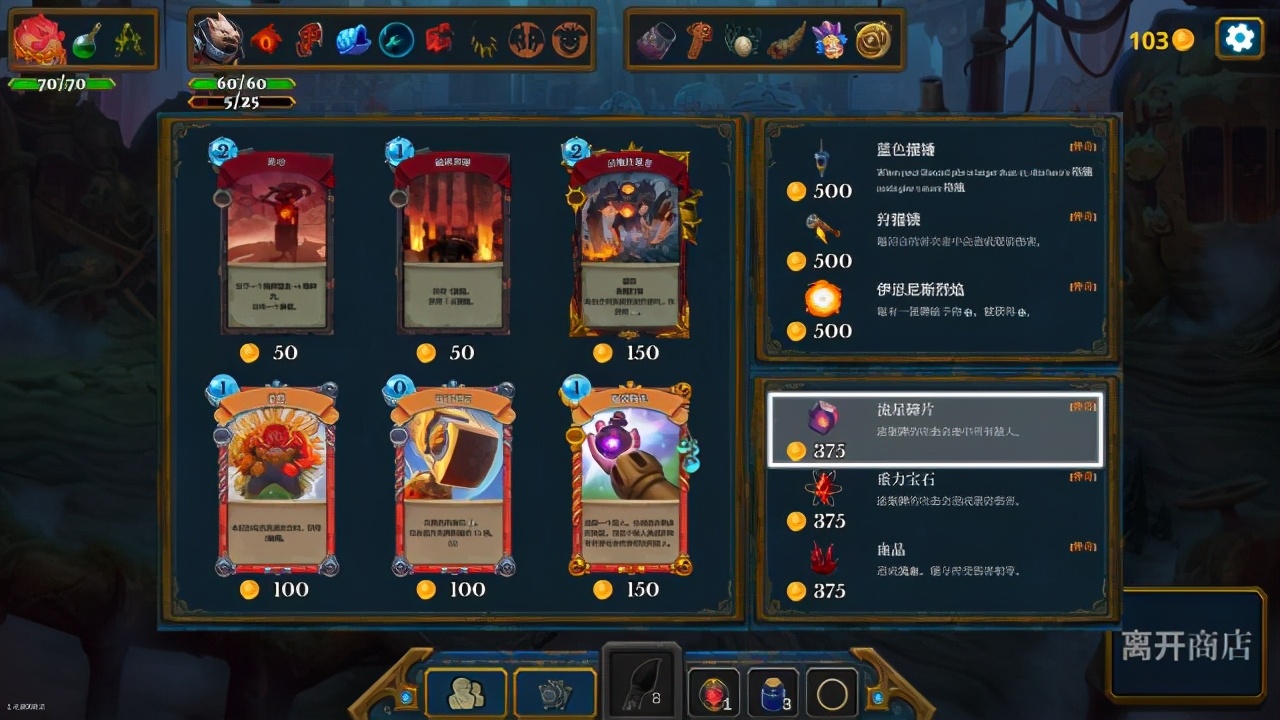The width and height of the screenshot is (1280, 720).
Task: Select the green swirl orb icon
Action: (397, 40)
